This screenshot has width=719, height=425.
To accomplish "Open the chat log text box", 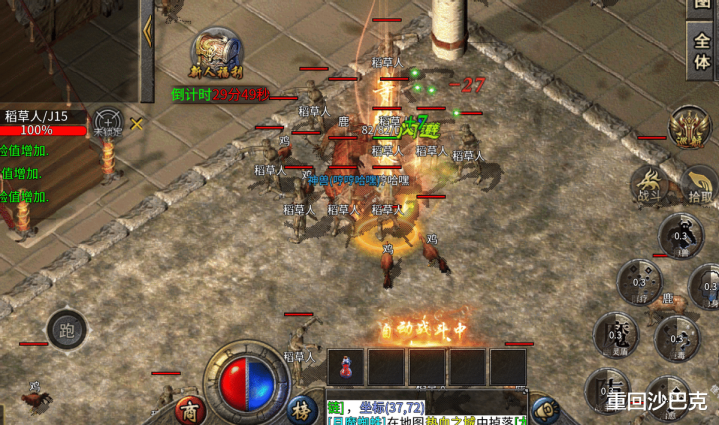I will pos(425,412).
